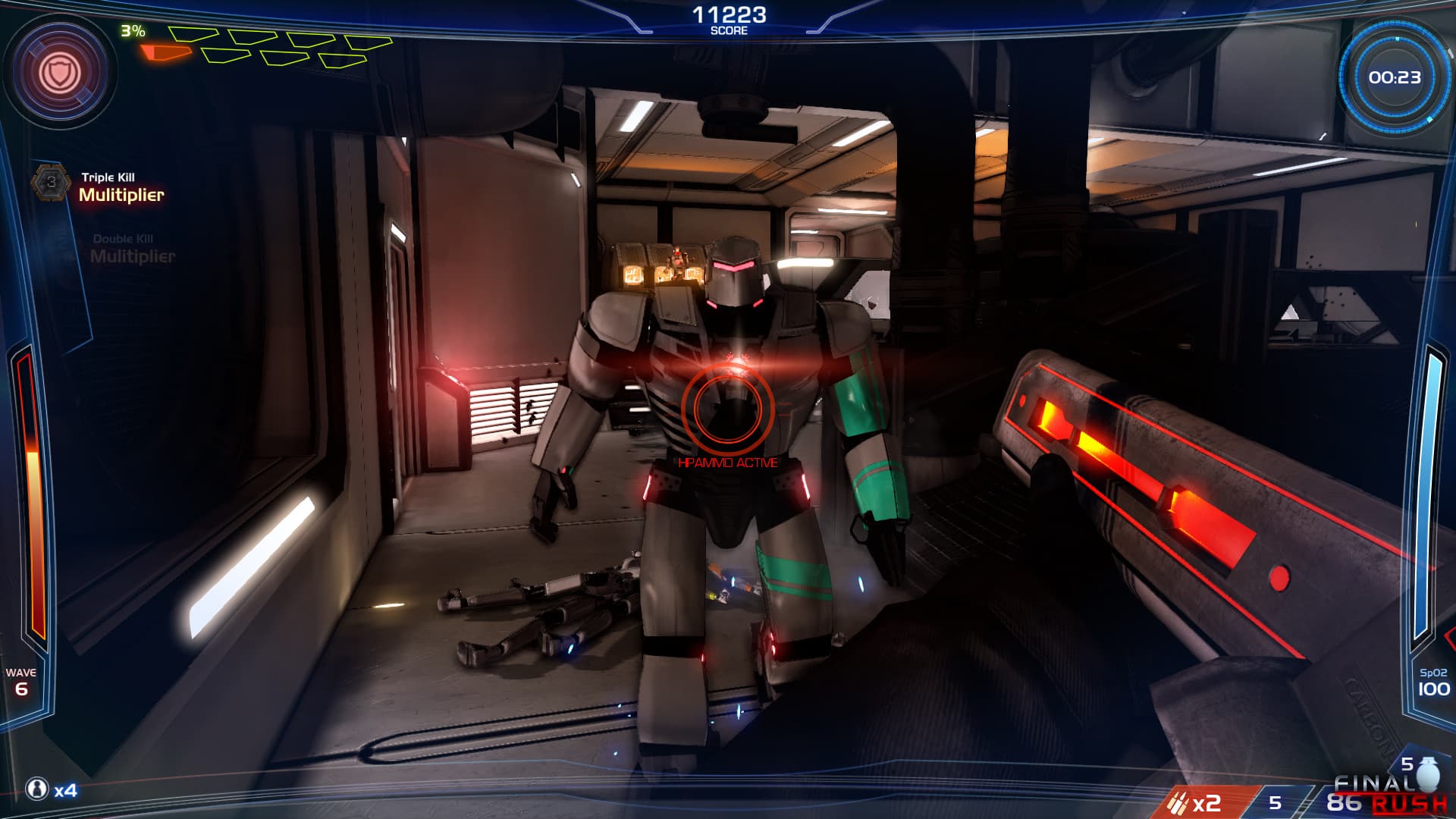The image size is (1456, 819).
Task: Click the player lives icon
Action: 36,789
